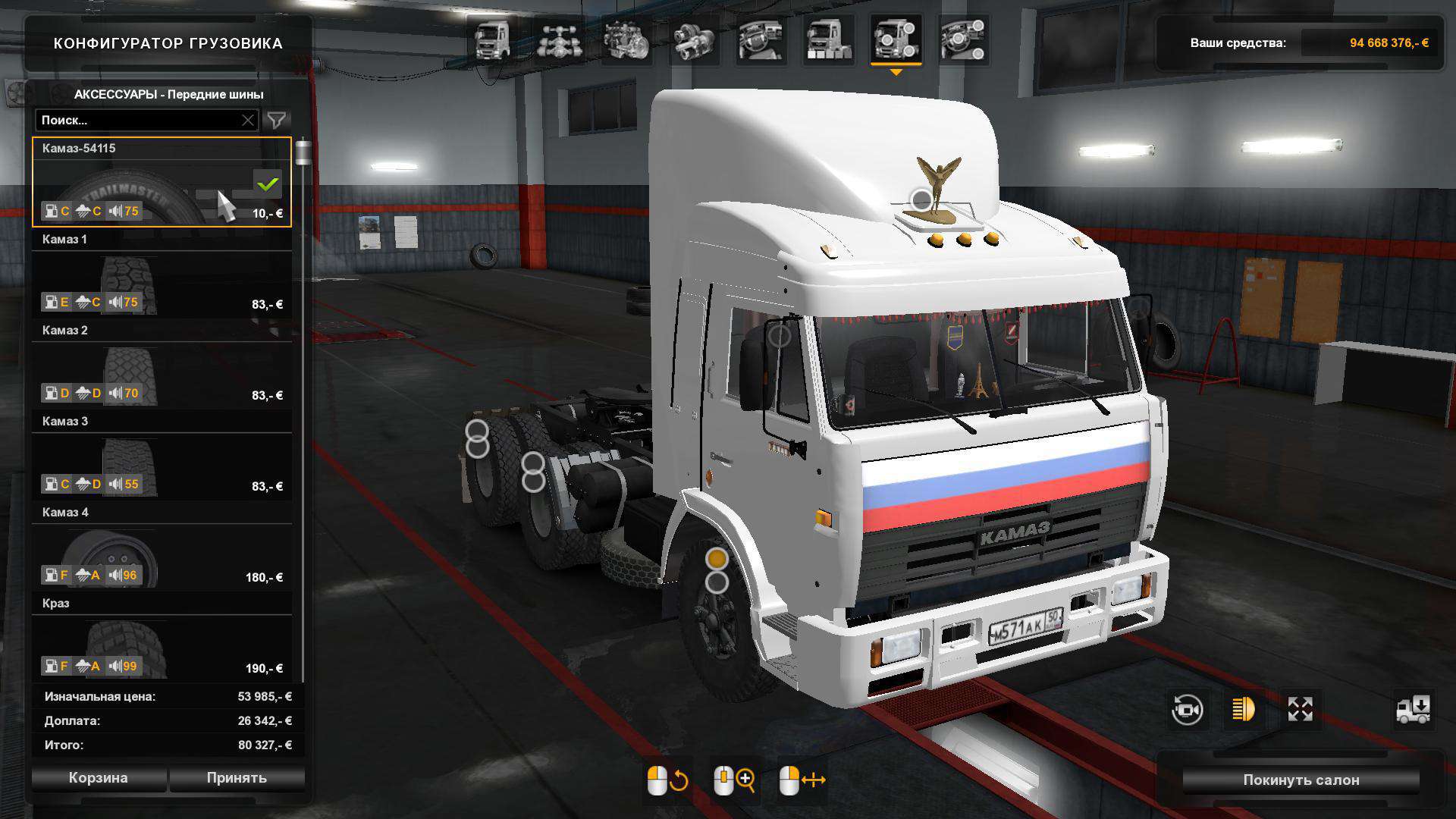1456x819 pixels.
Task: Click the truck download icon
Action: click(x=1414, y=710)
